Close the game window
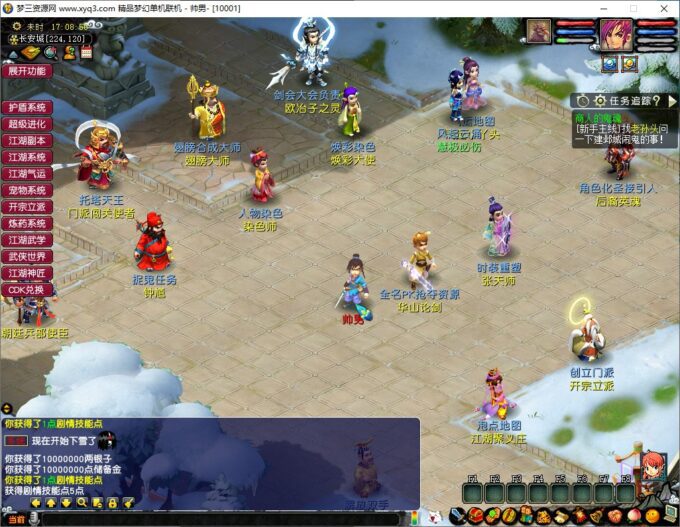This screenshot has height=527, width=680. [663, 8]
